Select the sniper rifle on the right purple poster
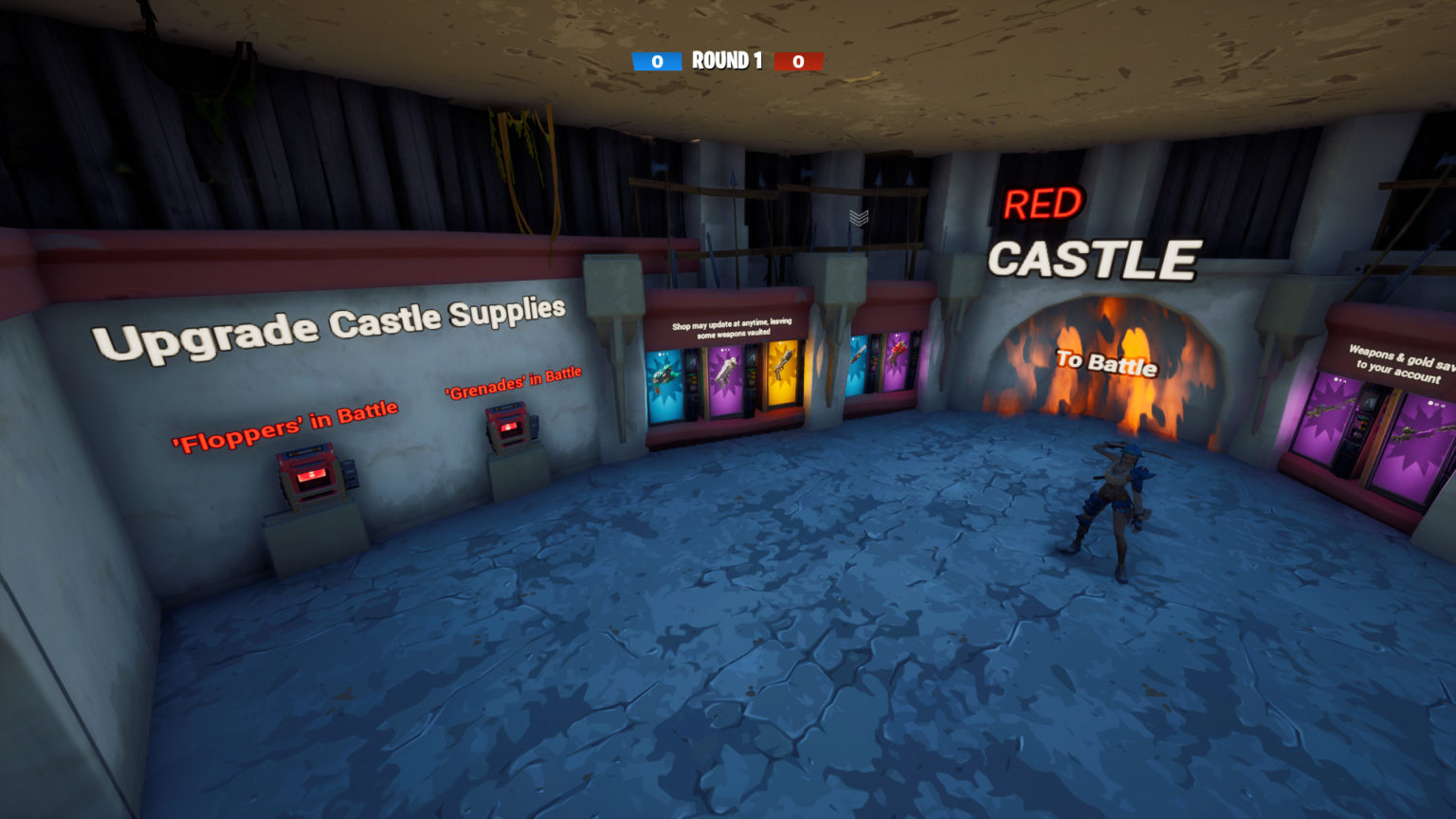Screen dimensions: 1456x819 [1418, 431]
